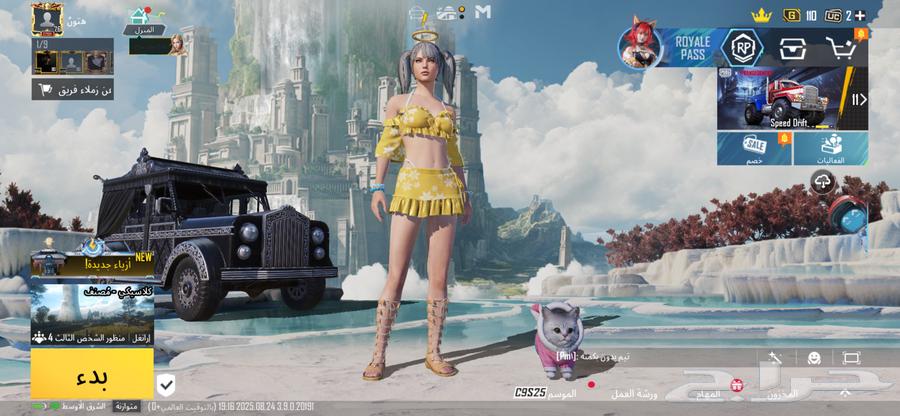Open the find teammates recruit button
Image resolution: width=900 pixels, height=416 pixels.
73,90
